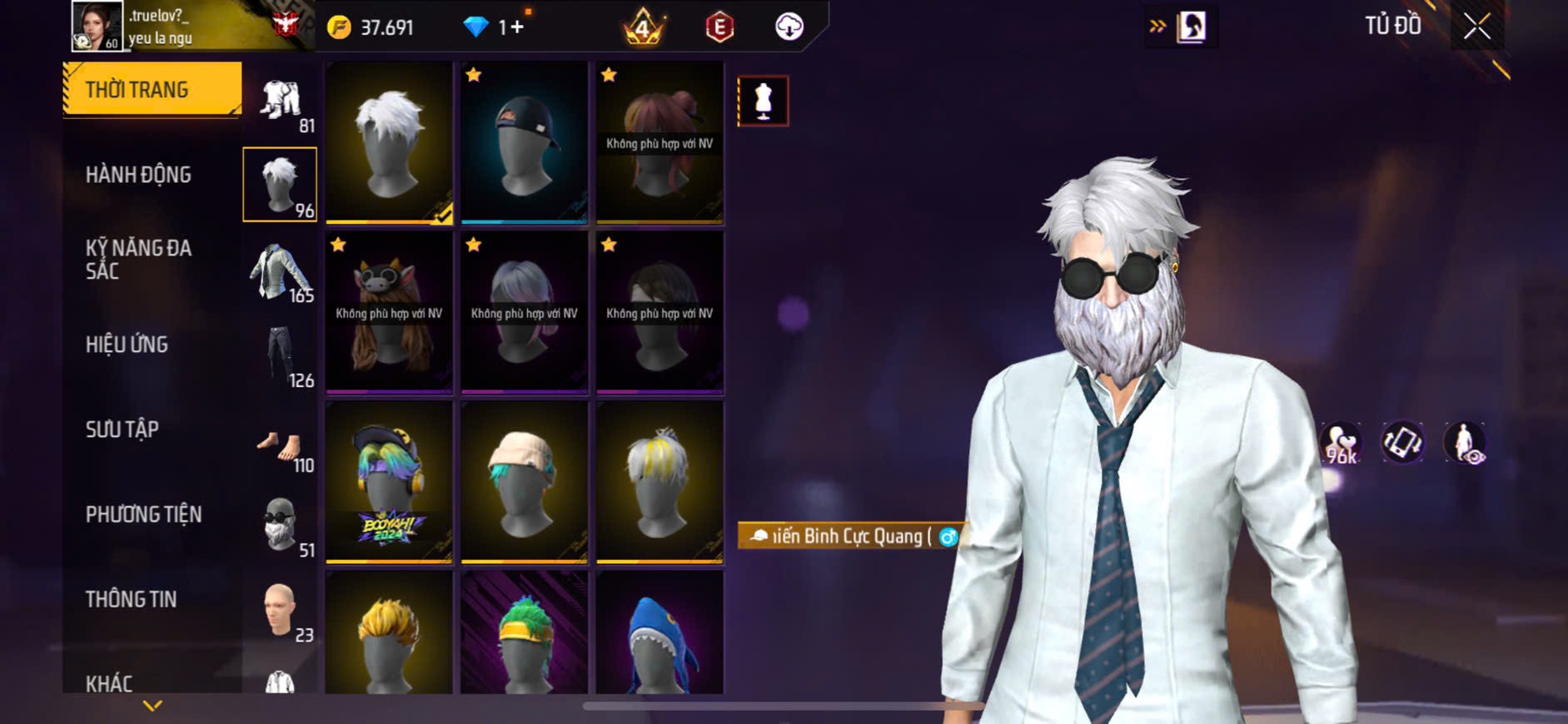Go to the PHƯƠNG TIỆN tab
The image size is (1568, 724).
point(143,514)
